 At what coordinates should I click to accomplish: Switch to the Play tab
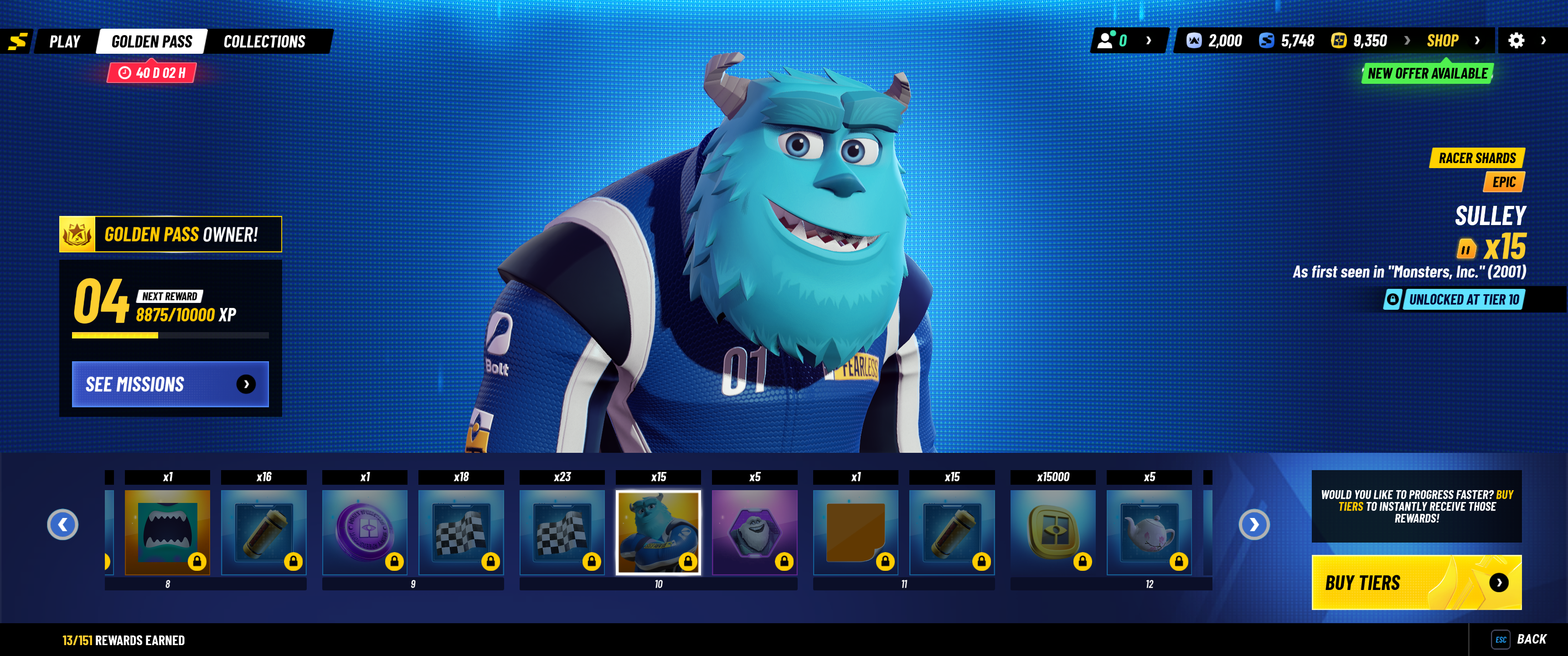point(65,41)
